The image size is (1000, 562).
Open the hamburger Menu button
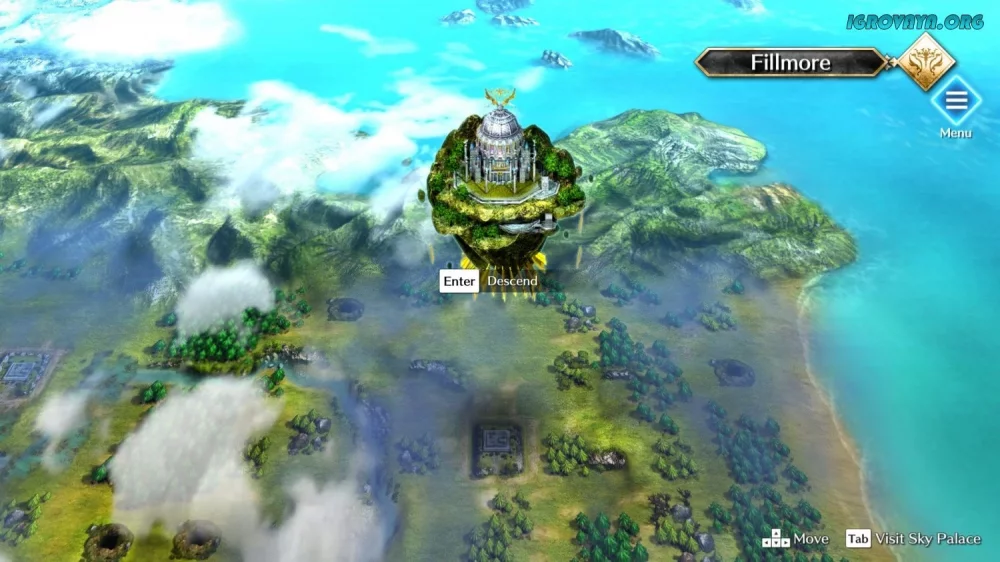[x=955, y=100]
